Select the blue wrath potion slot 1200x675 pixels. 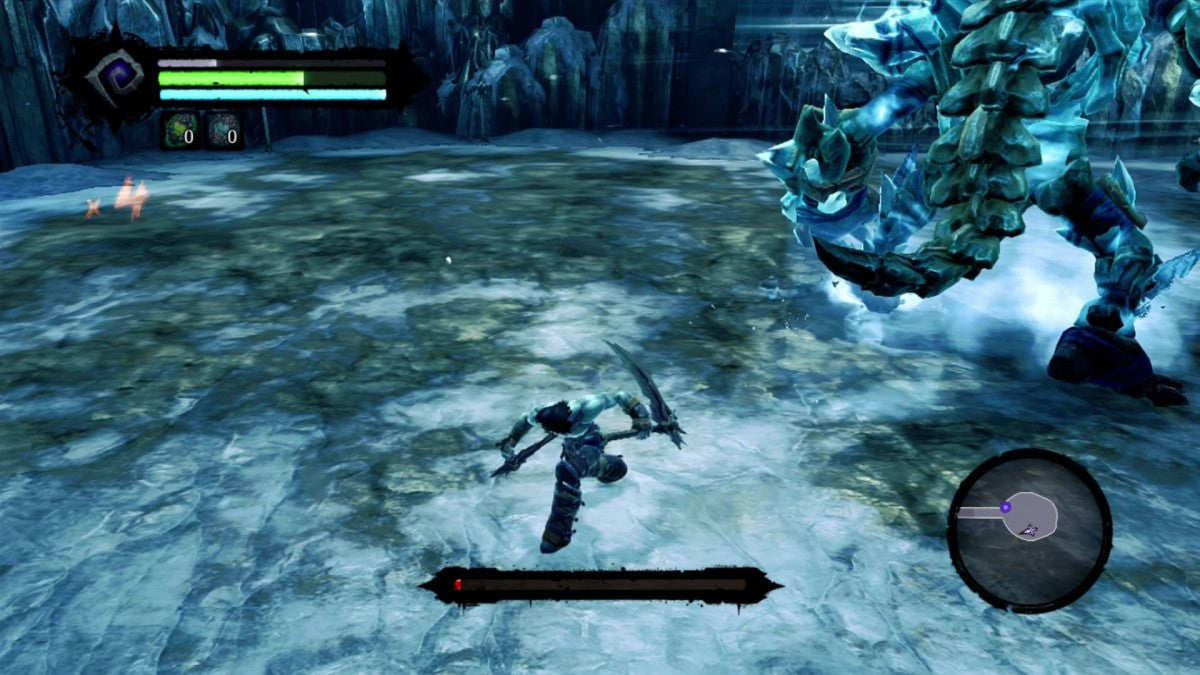225,131
